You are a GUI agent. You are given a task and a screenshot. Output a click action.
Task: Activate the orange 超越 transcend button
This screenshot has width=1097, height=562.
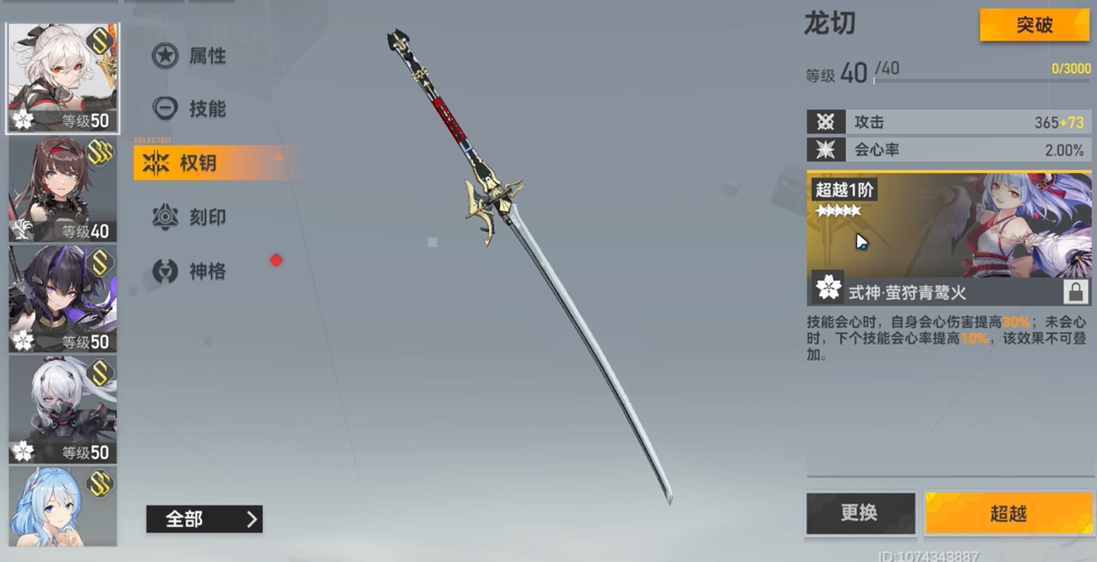tap(1008, 513)
